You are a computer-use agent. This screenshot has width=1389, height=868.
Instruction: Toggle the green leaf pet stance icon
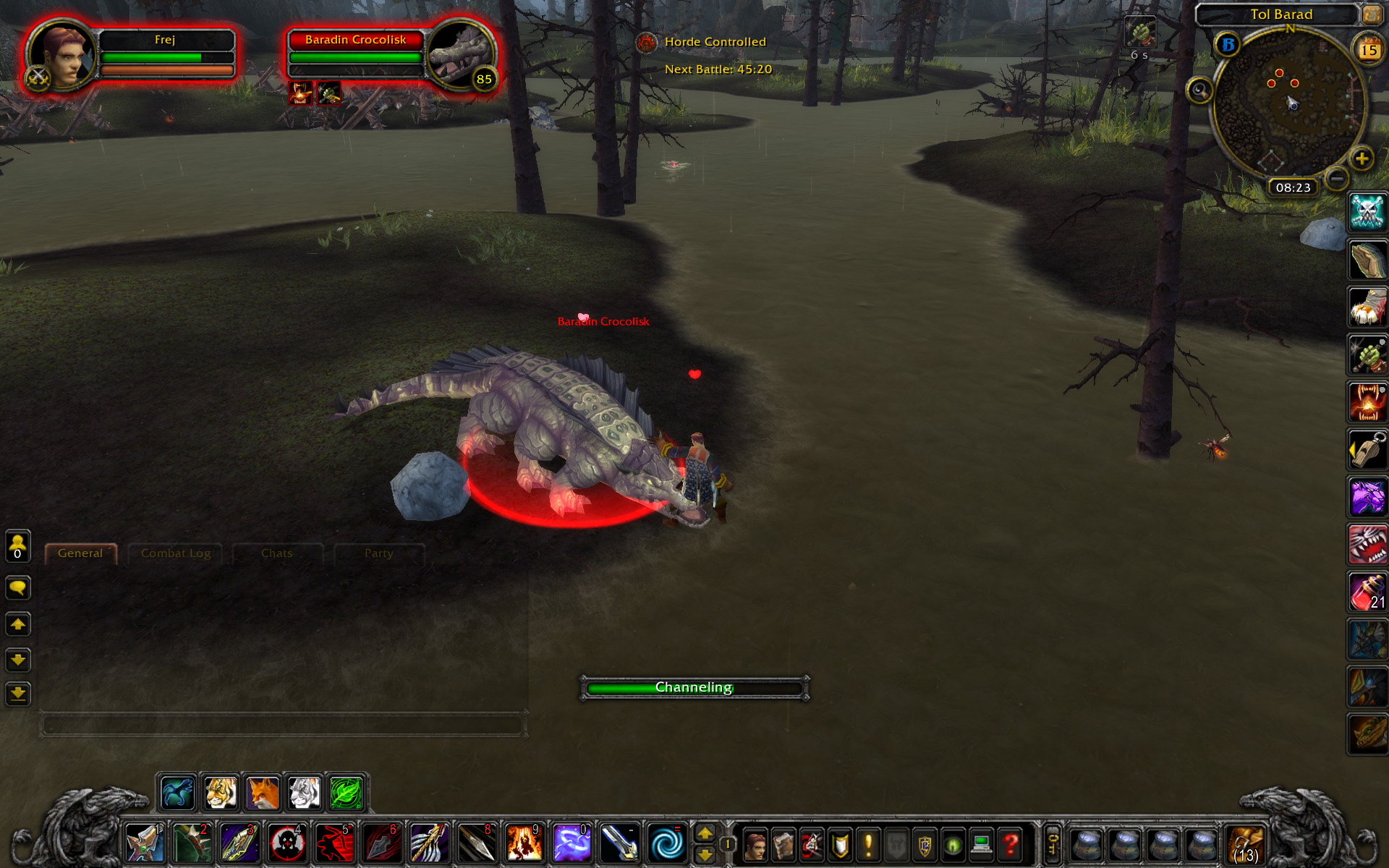coord(347,793)
